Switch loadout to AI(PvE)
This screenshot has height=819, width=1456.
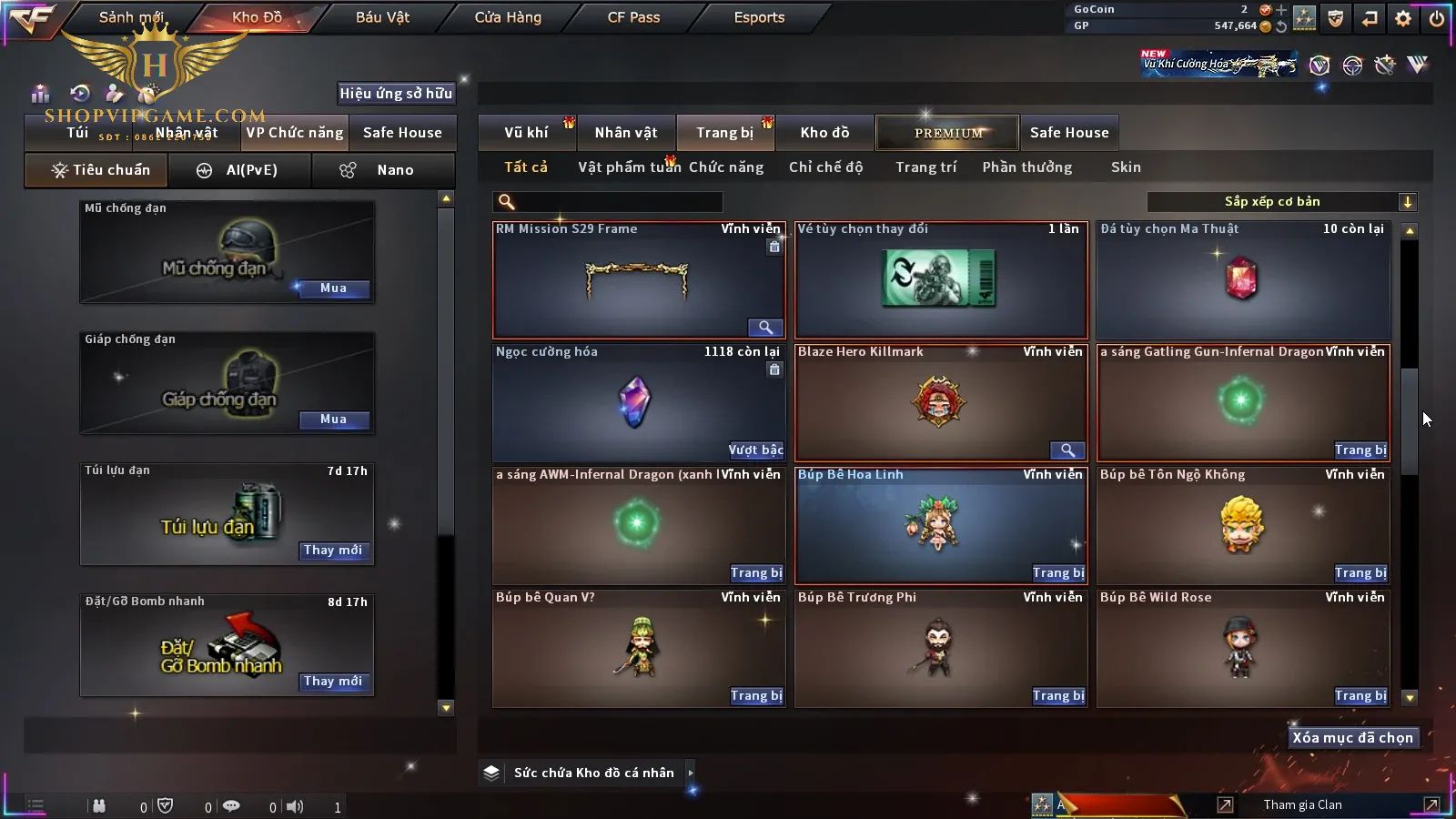(x=239, y=170)
